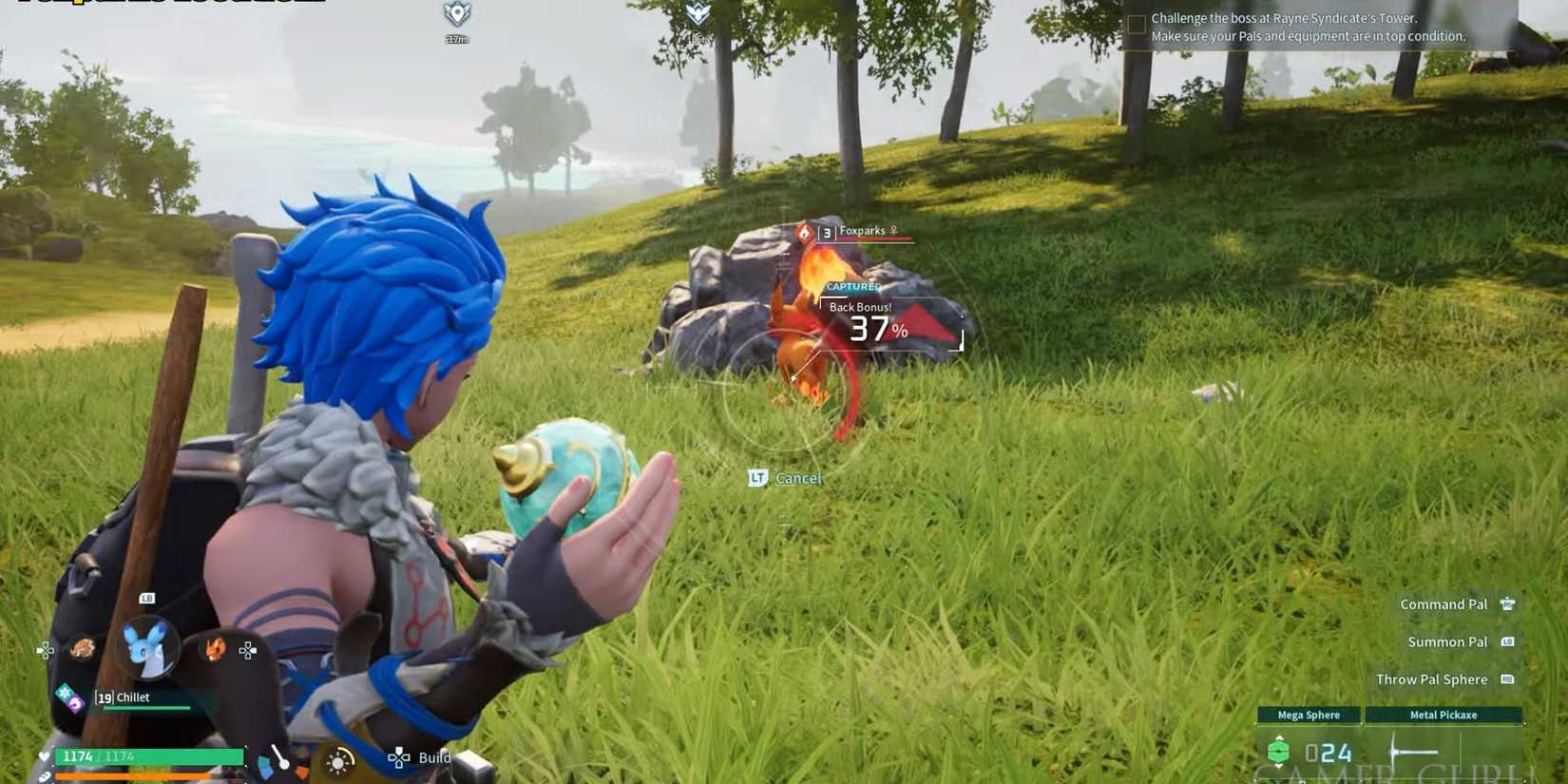
Task: Click the up arrow above the Mega Sphere icon
Action: 1279,736
